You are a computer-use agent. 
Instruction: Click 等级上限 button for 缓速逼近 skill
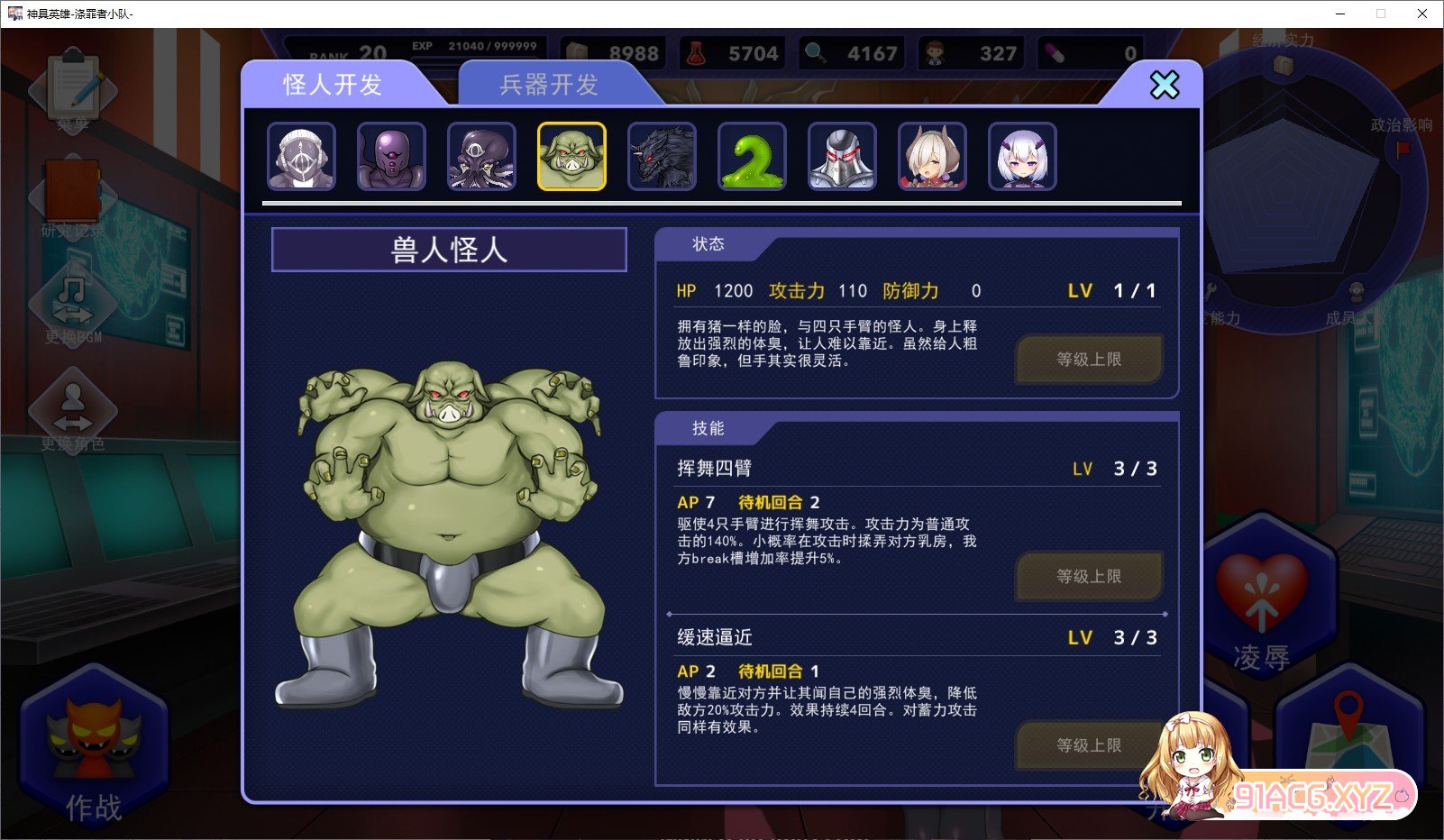click(x=1089, y=745)
